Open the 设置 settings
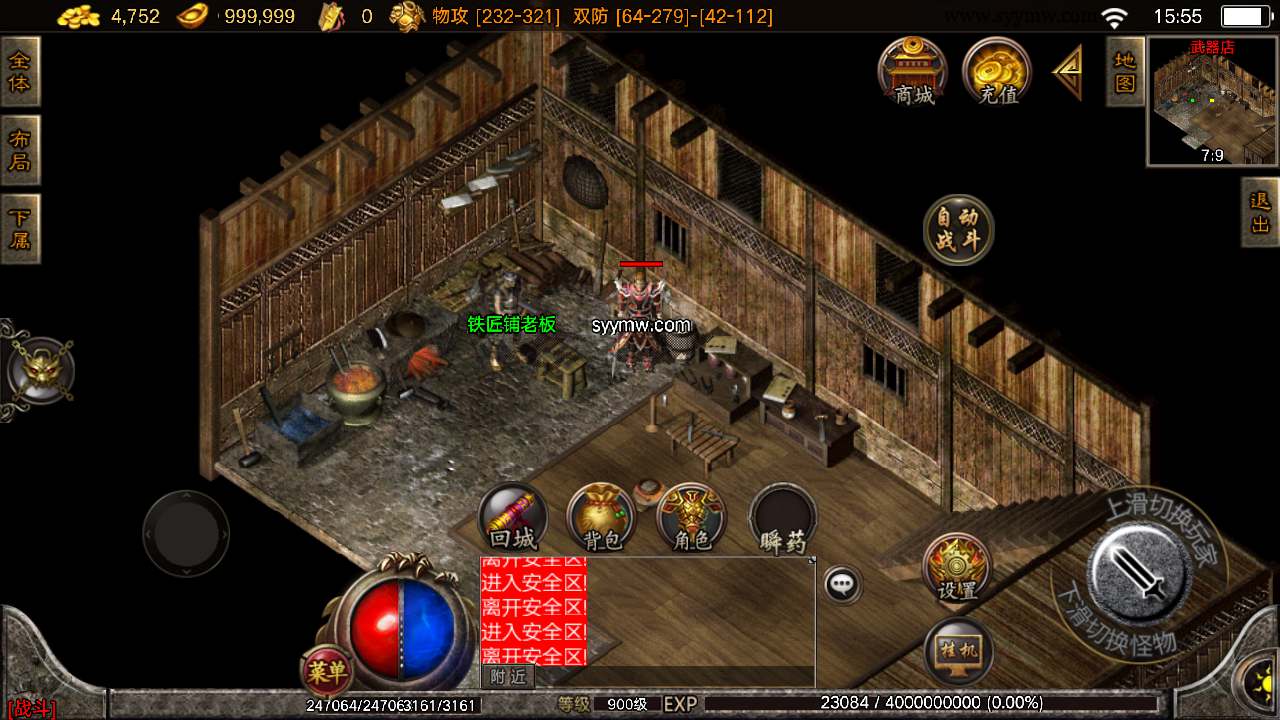Image resolution: width=1280 pixels, height=720 pixels. [x=957, y=568]
